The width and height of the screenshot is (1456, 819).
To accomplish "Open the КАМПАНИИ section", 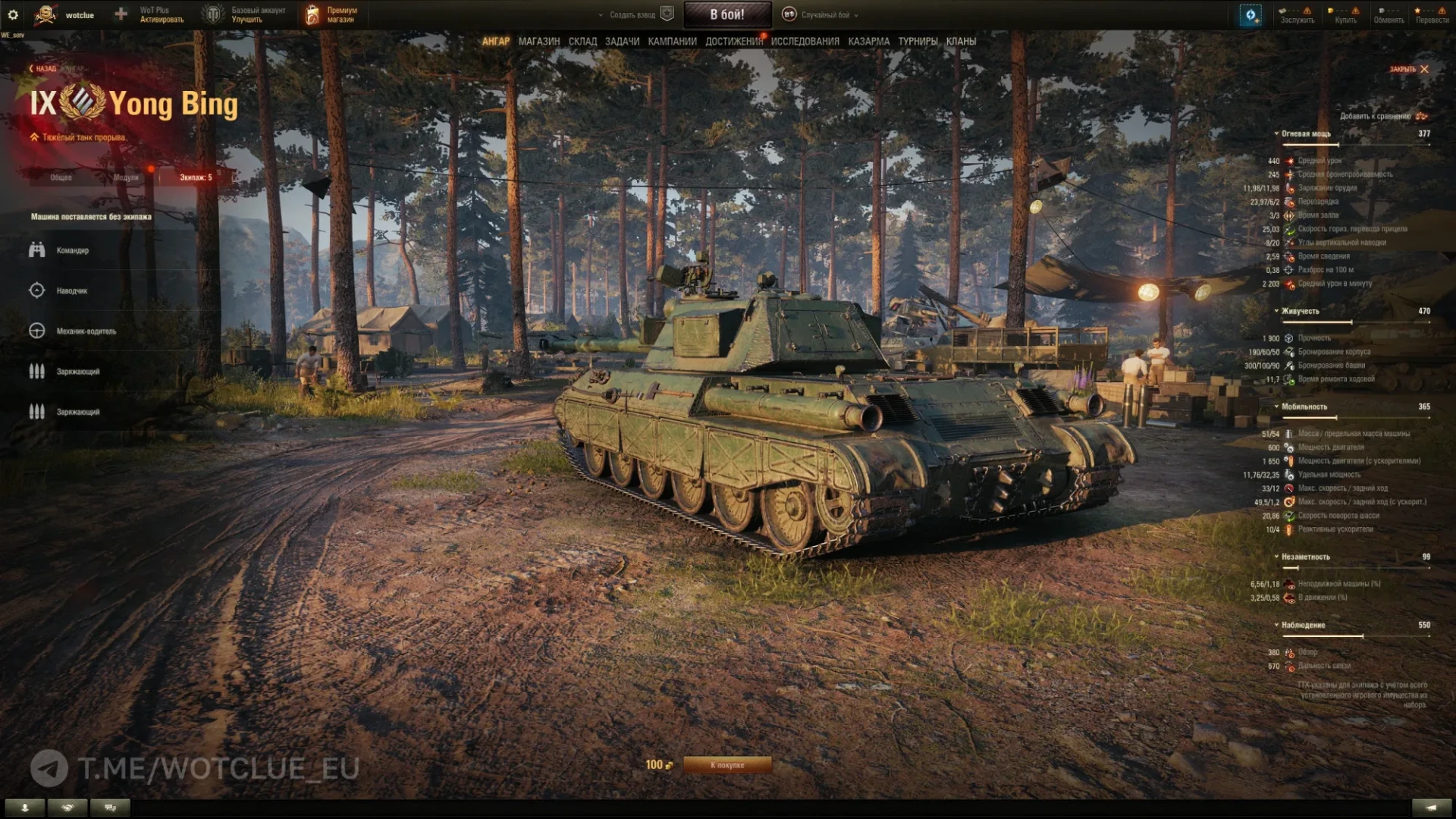I will [672, 42].
